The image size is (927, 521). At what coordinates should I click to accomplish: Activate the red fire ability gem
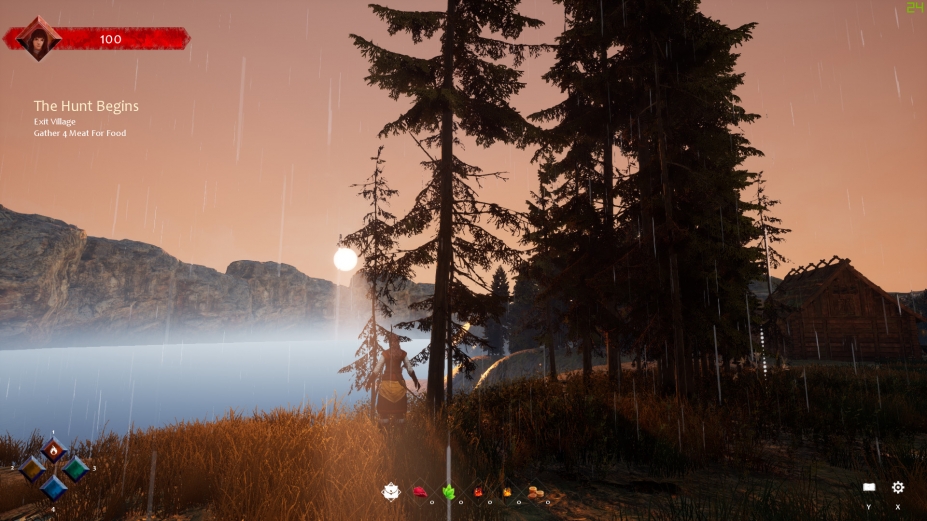click(x=54, y=450)
